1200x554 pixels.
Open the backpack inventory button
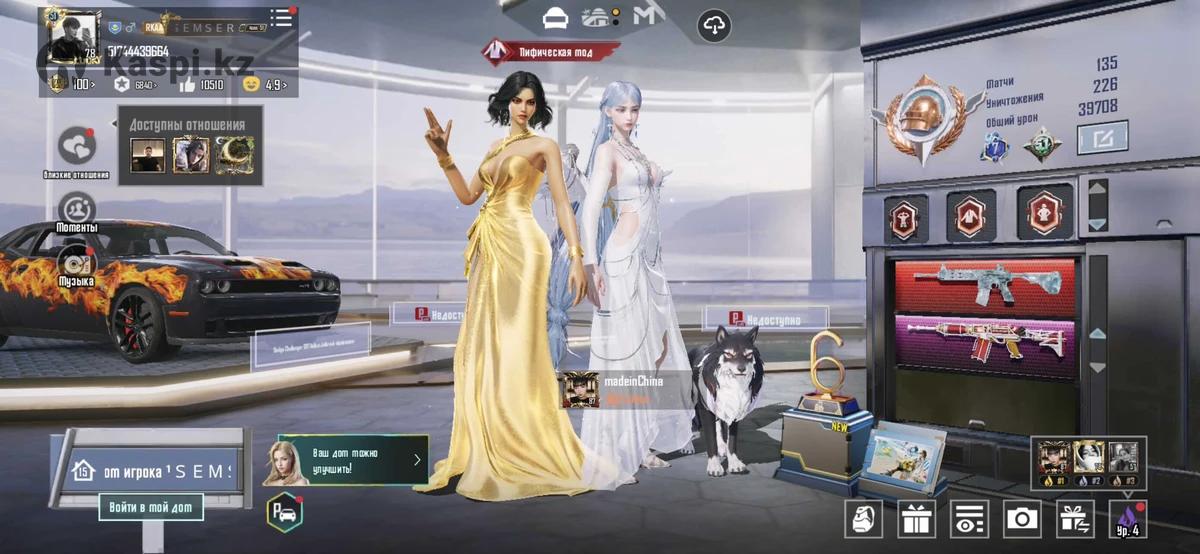pos(863,518)
